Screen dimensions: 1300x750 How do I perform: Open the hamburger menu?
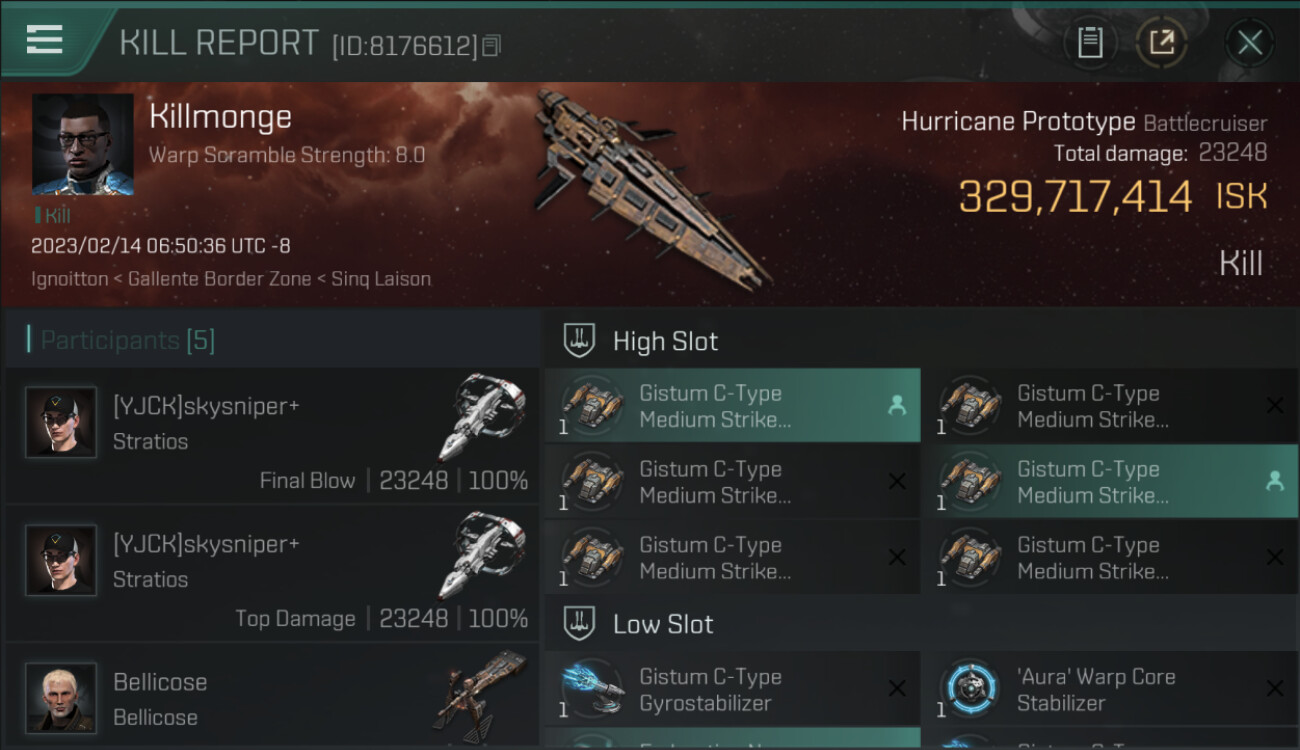[x=45, y=40]
